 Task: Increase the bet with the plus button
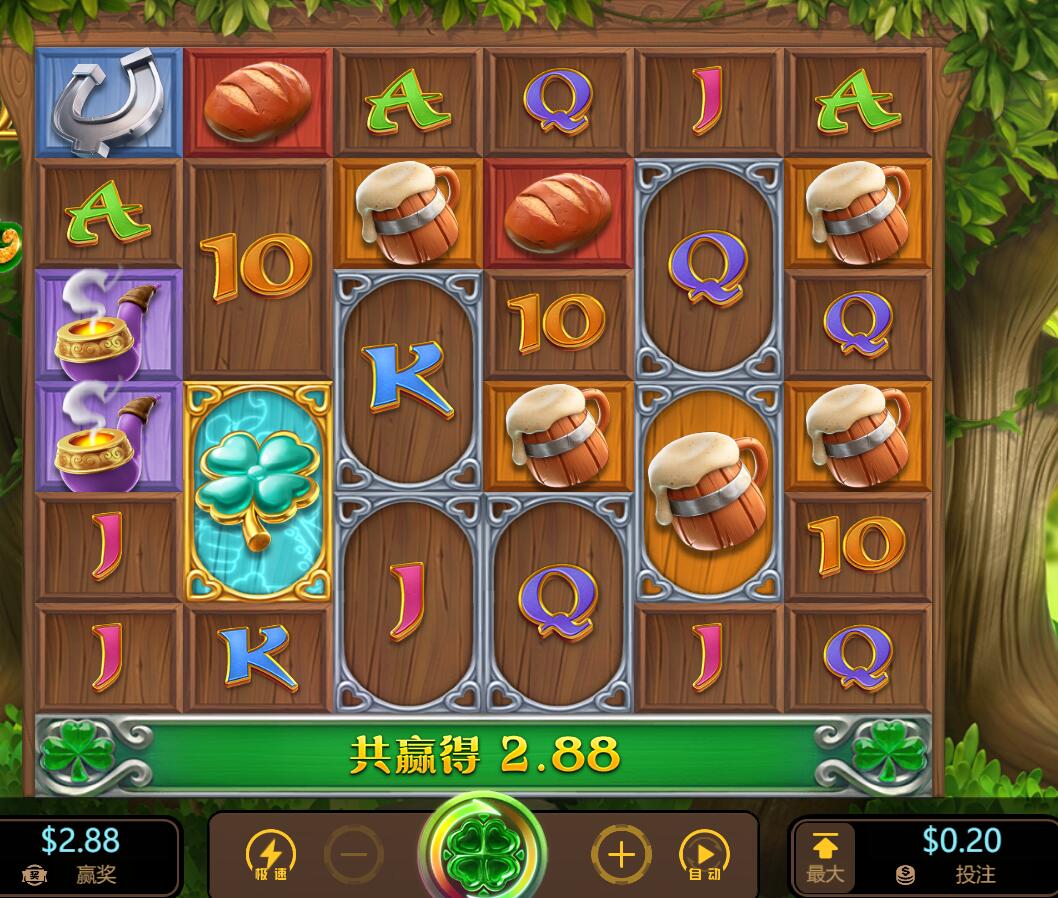pos(621,855)
